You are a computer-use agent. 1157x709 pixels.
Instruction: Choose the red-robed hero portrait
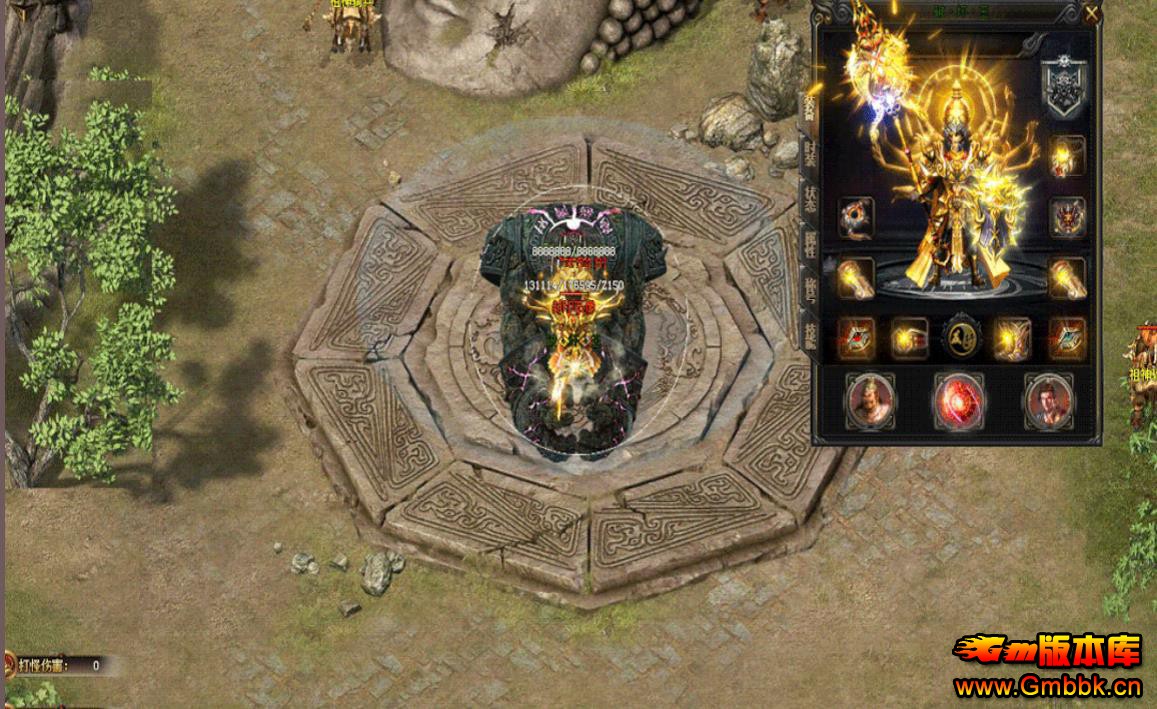1048,401
